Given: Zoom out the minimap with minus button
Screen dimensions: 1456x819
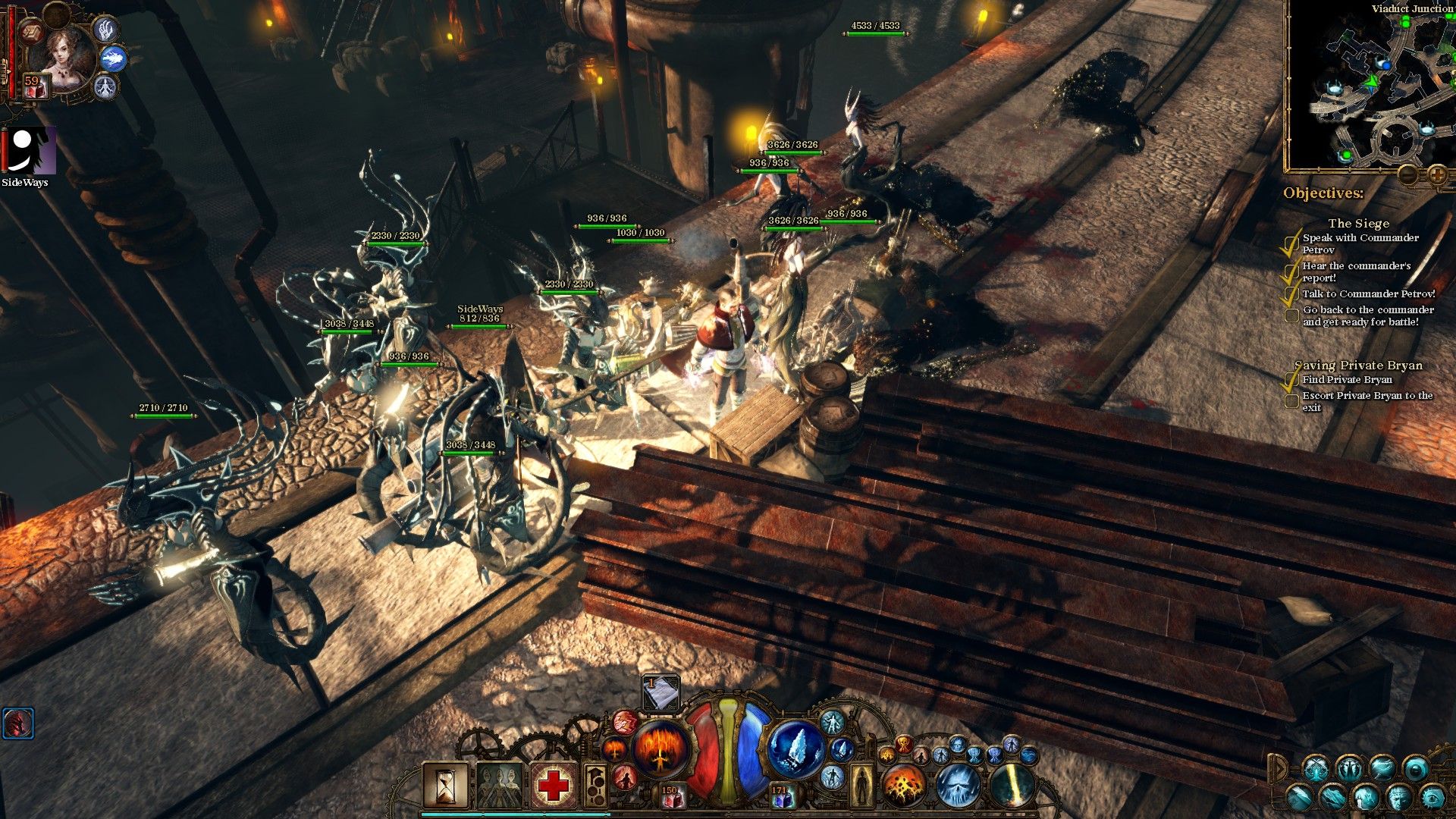Looking at the screenshot, I should [1409, 176].
